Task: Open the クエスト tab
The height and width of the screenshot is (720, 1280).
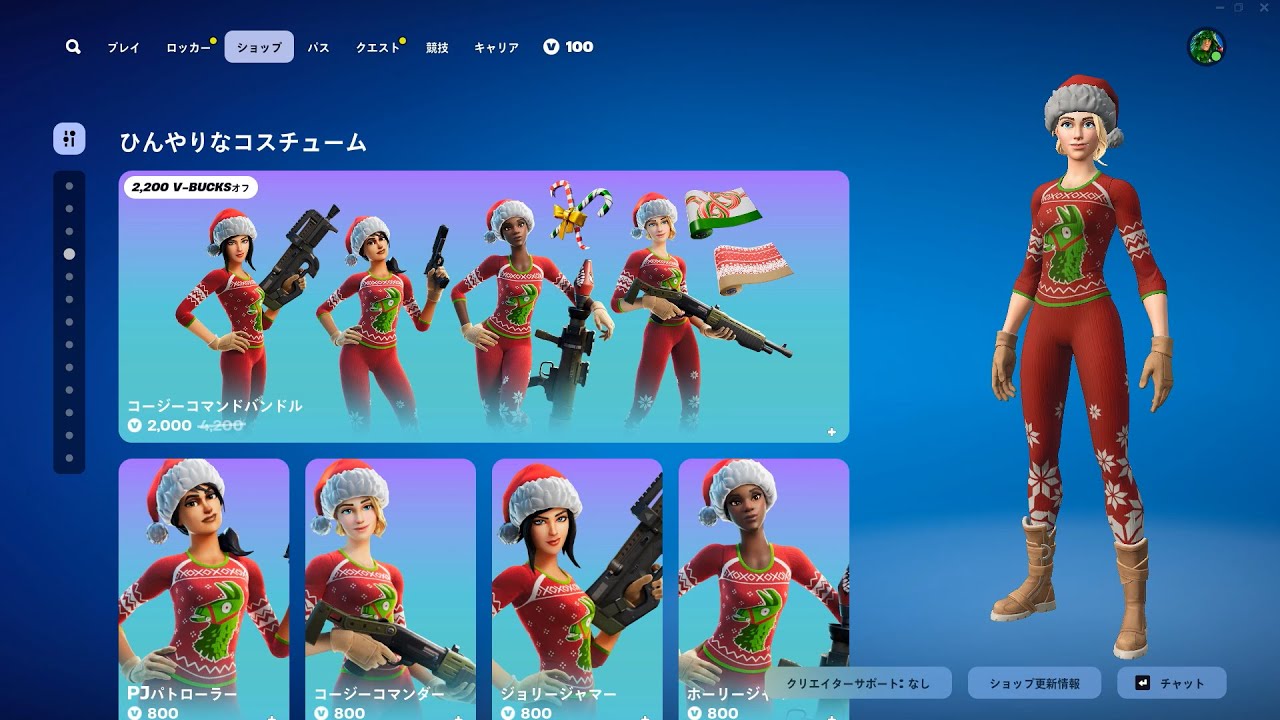Action: point(378,47)
